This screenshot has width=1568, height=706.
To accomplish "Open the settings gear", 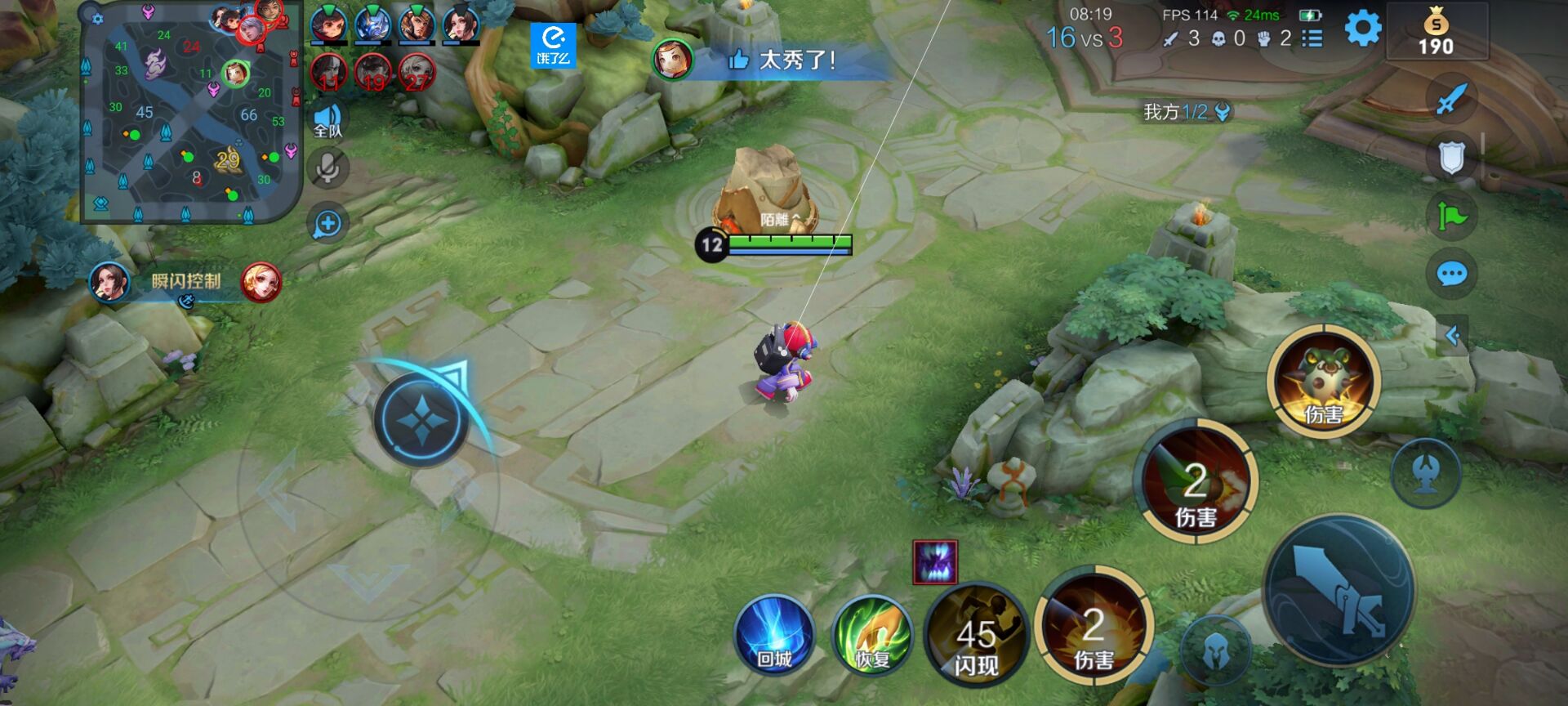I will 1362,29.
